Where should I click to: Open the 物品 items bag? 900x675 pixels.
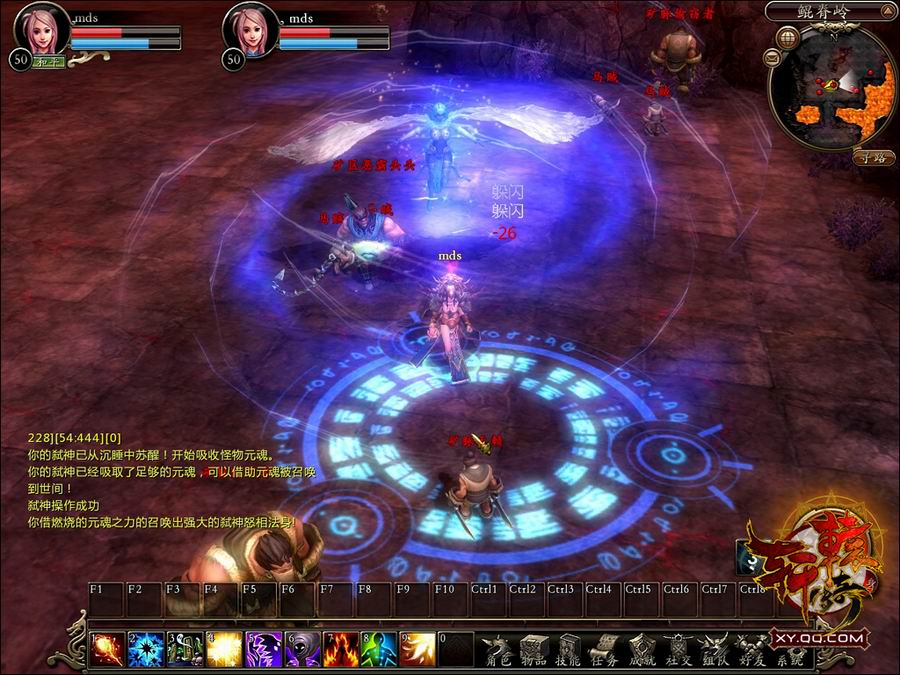point(534,649)
